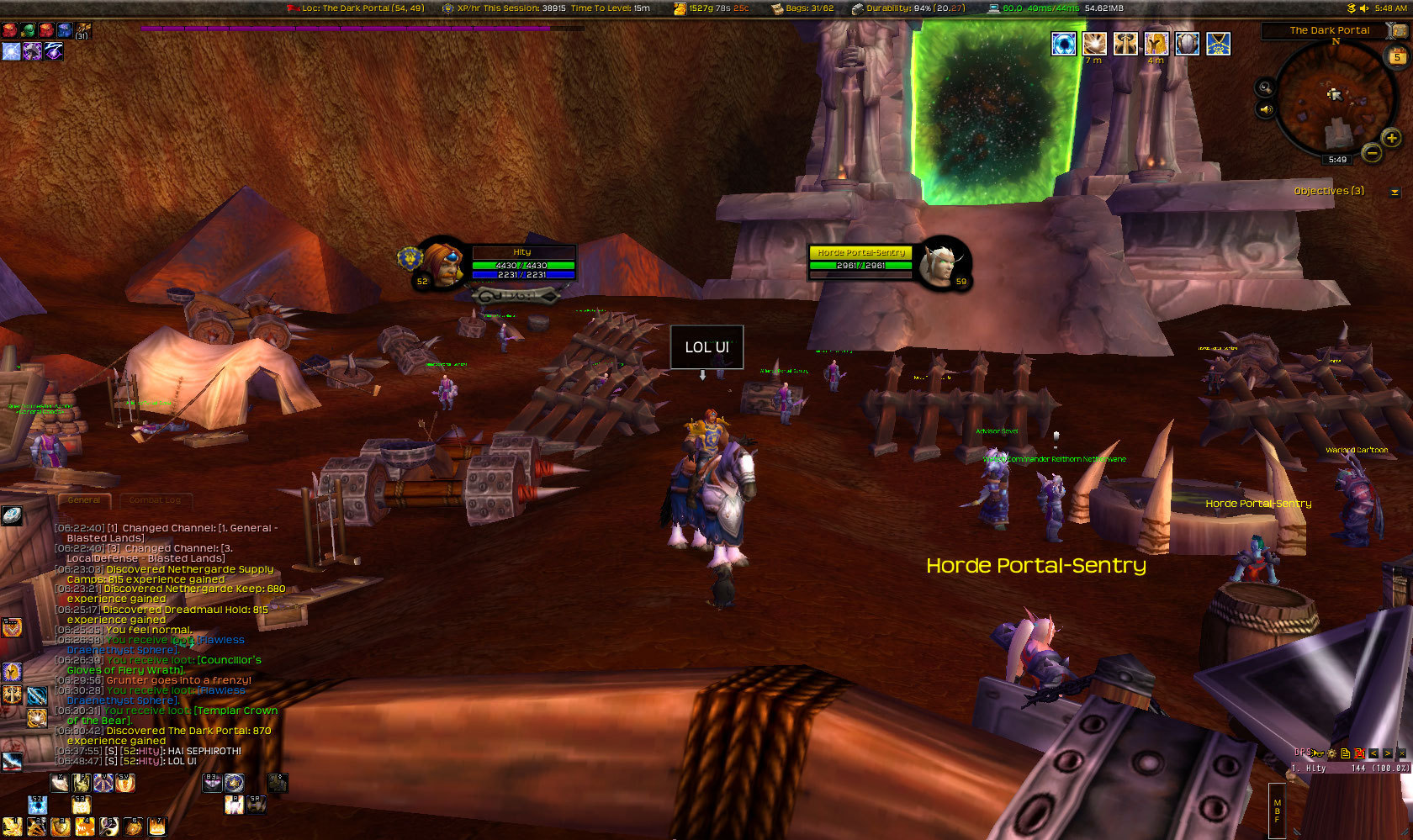Click the circular minimap
The width and height of the screenshot is (1413, 840).
1331,98
